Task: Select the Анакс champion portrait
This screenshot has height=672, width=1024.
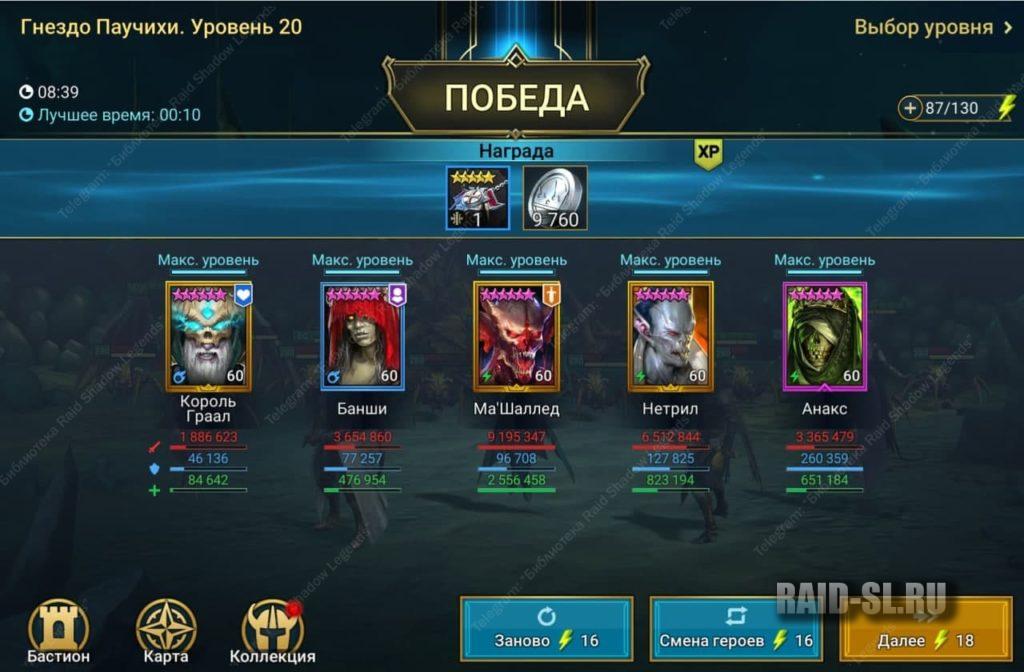Action: [x=825, y=336]
